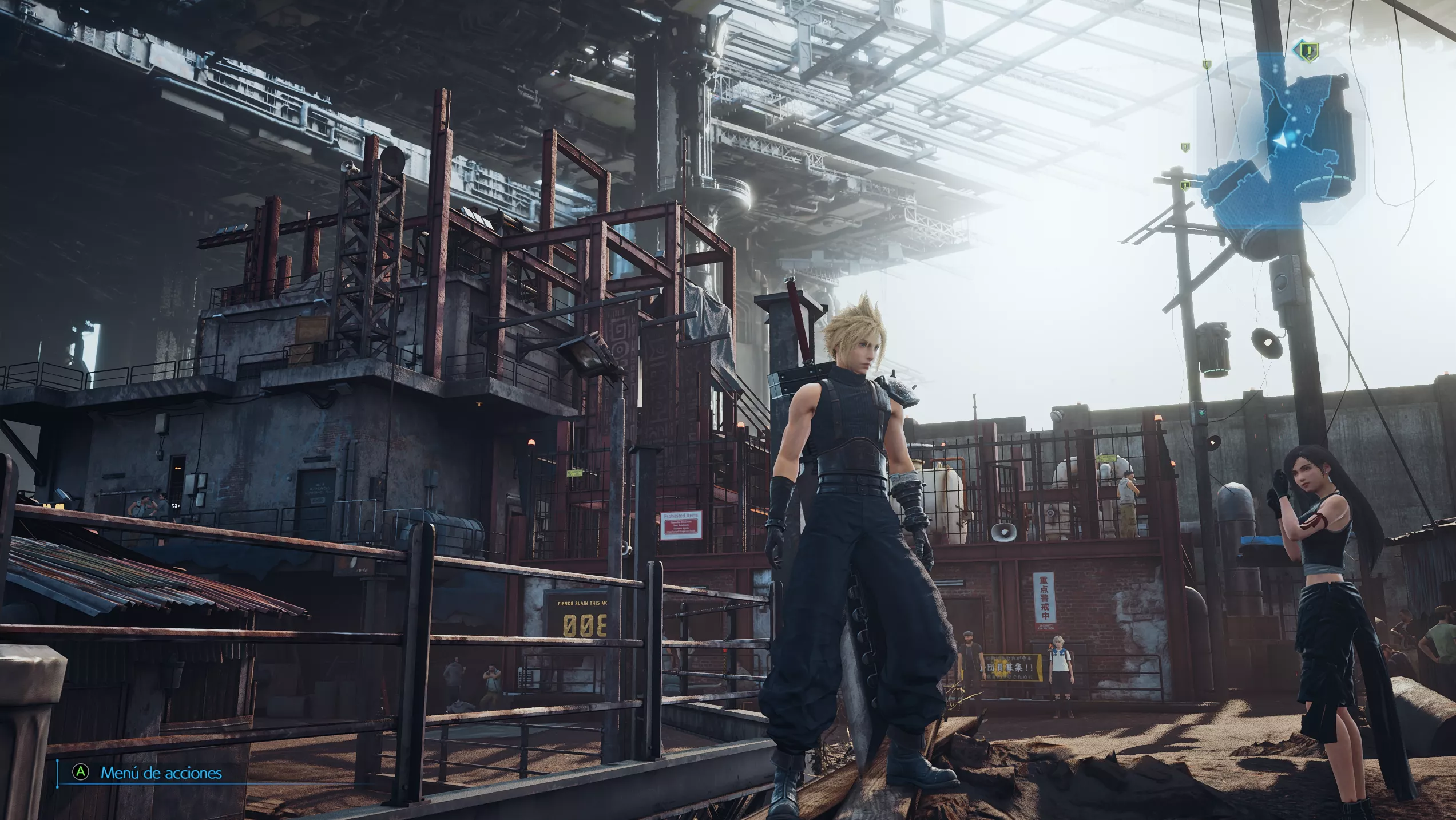Open the Menú de acciones
The height and width of the screenshot is (820, 1456).
161,773
